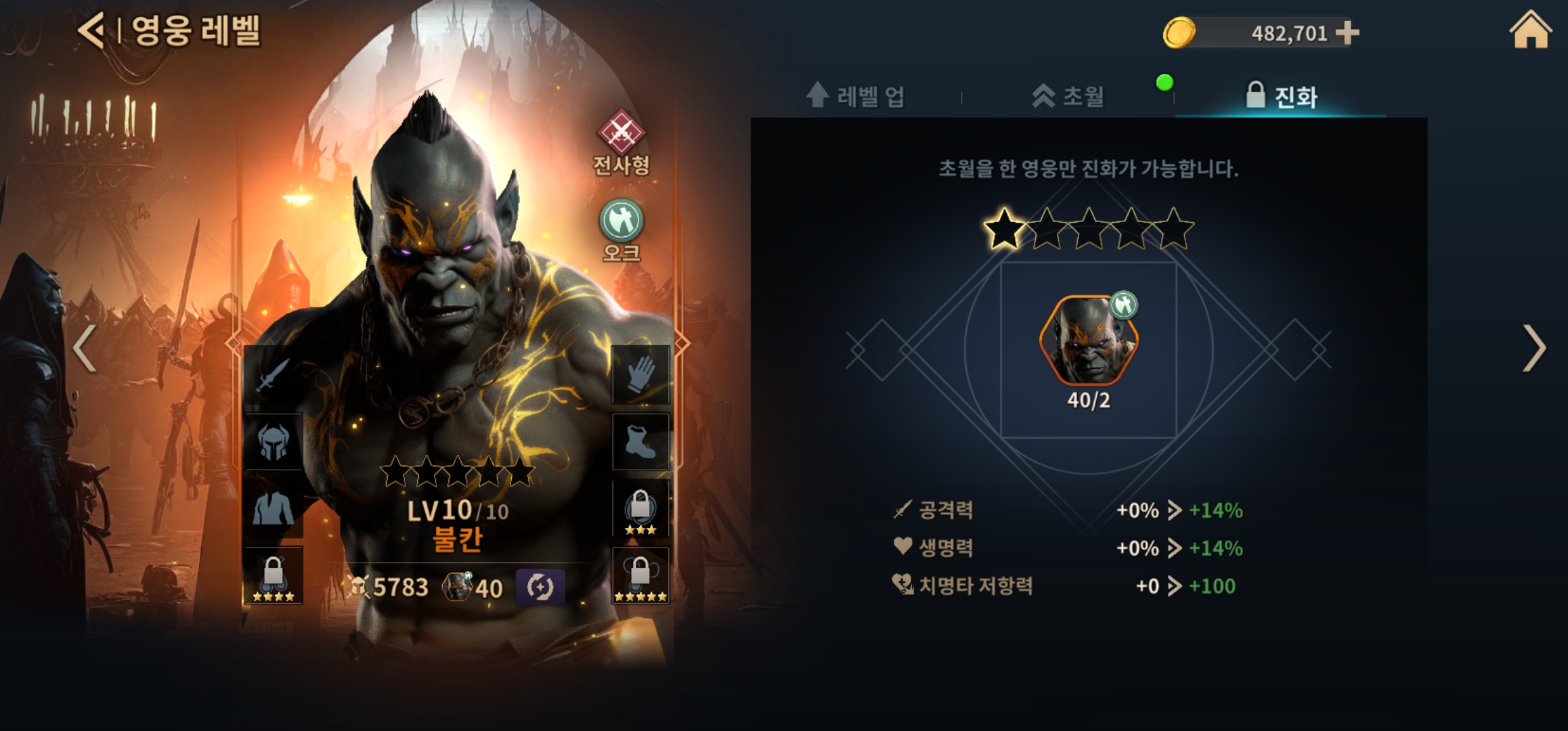
Task: Open the body armor equipment slot
Action: click(x=273, y=508)
